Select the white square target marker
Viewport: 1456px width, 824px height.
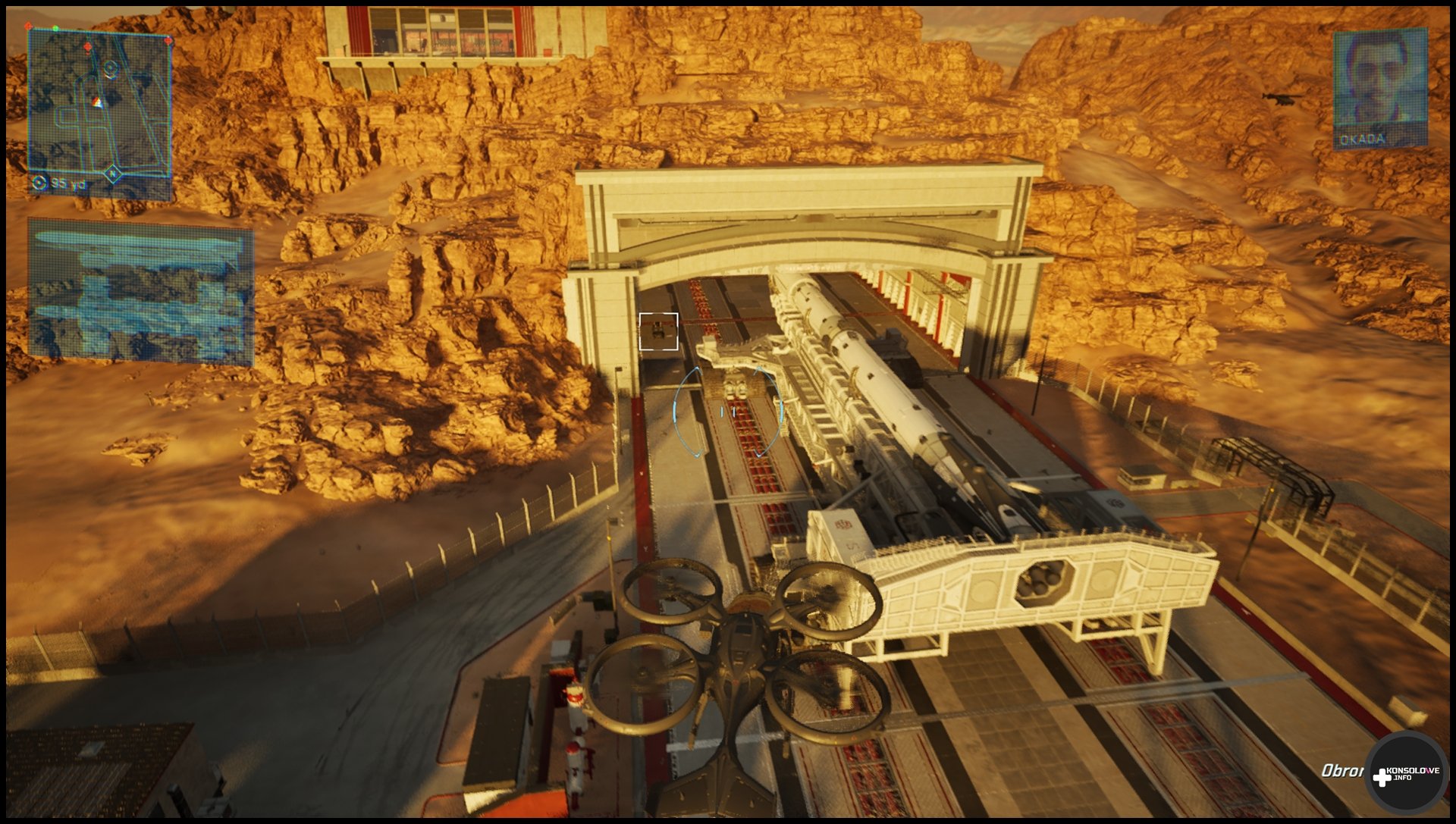[658, 332]
